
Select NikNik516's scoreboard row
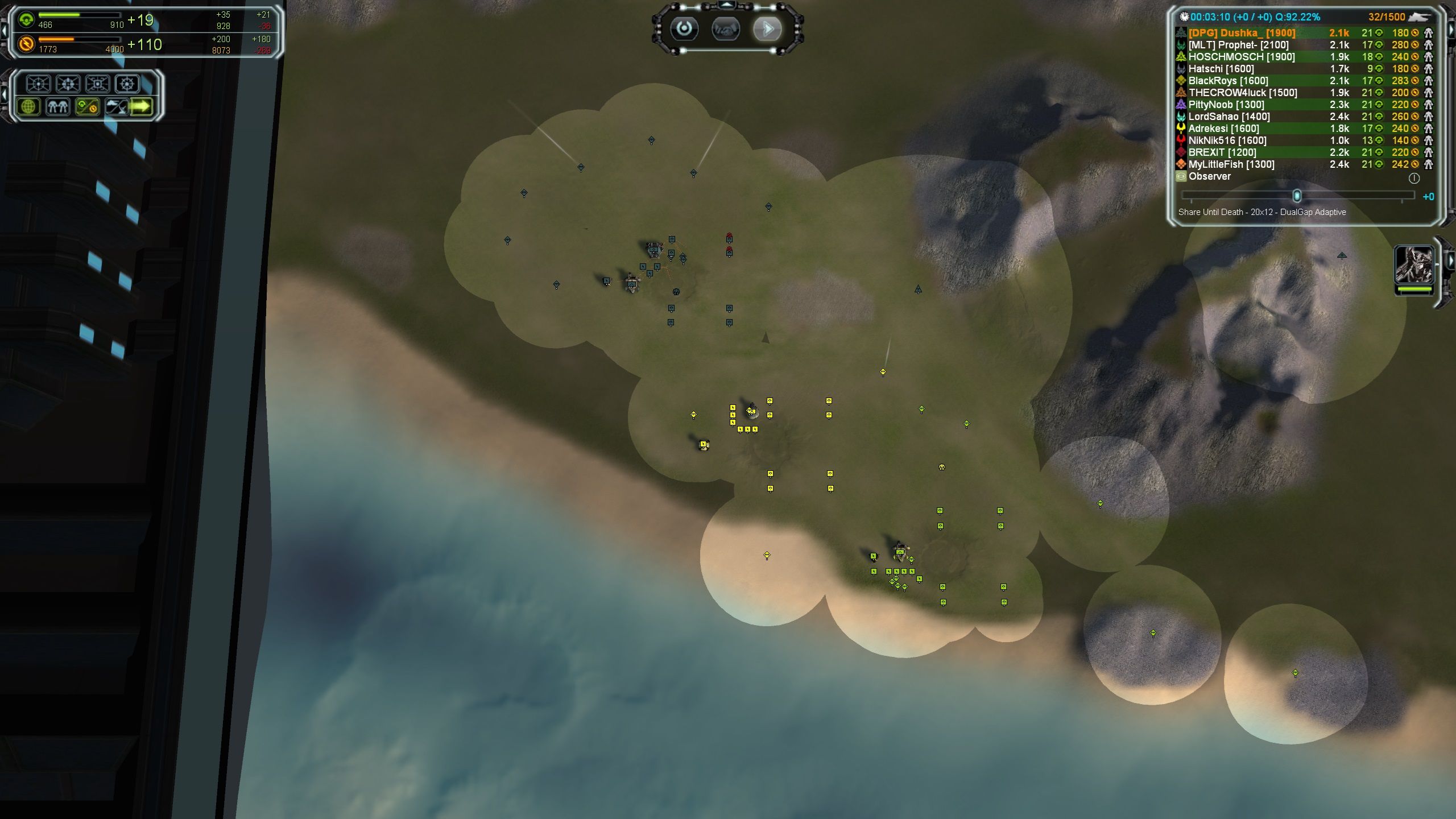(1227, 140)
